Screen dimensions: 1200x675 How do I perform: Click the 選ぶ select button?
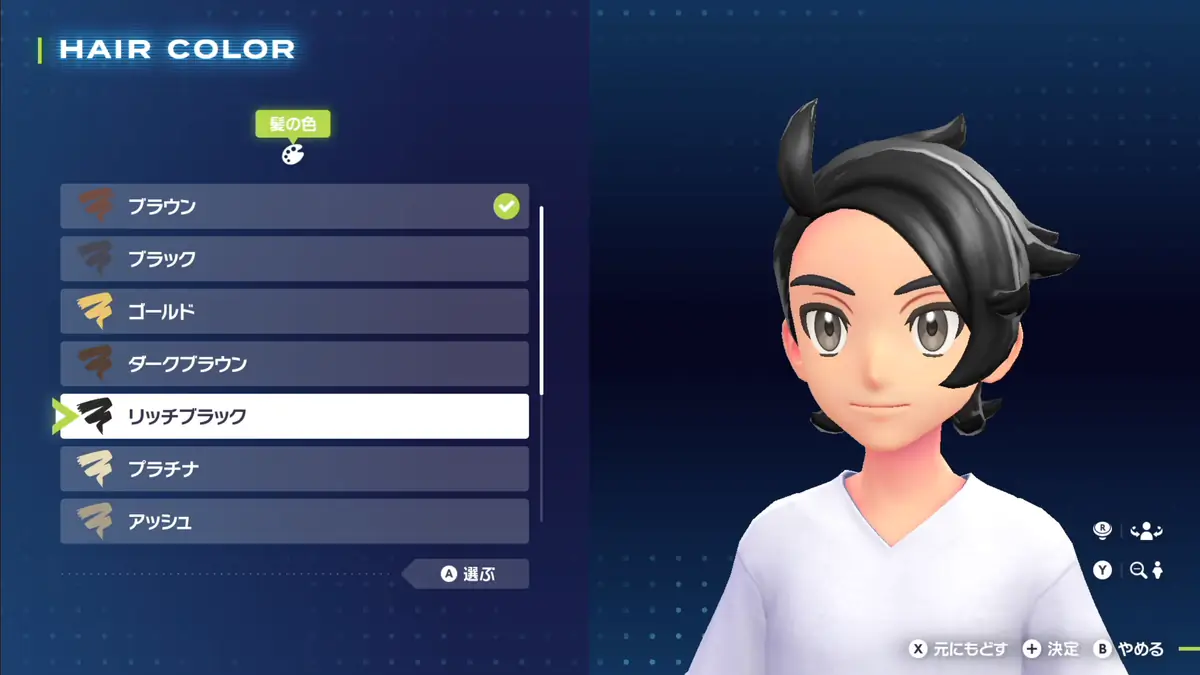[468, 574]
